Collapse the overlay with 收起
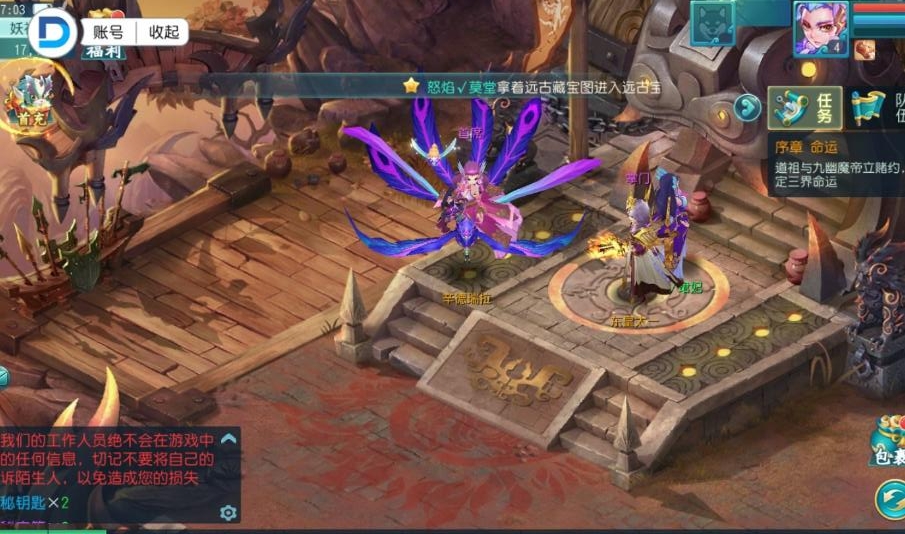 coord(163,31)
